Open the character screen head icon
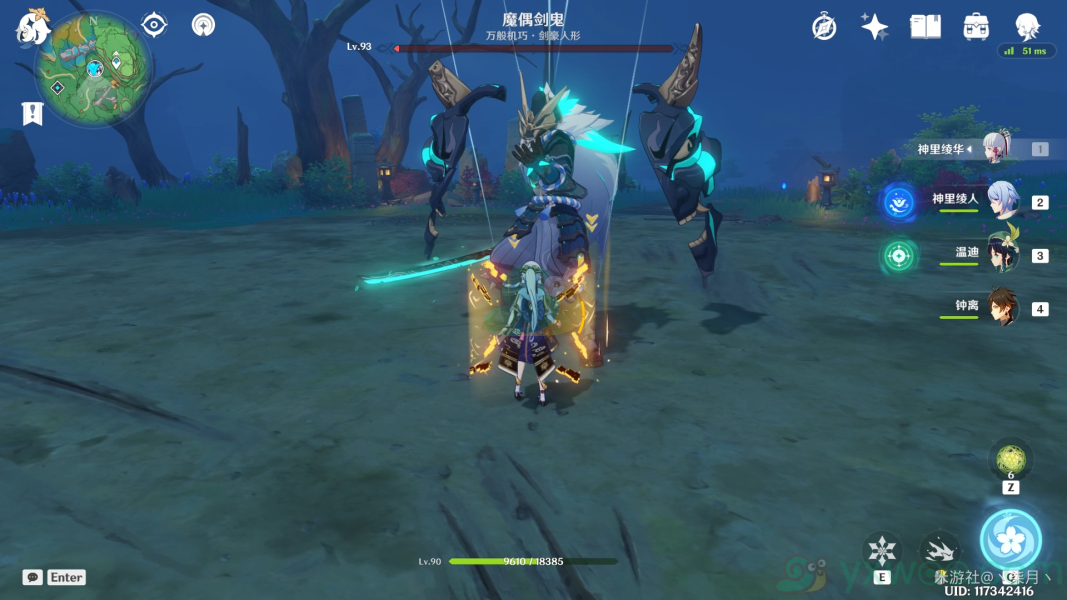Image resolution: width=1067 pixels, height=600 pixels. [x=1027, y=27]
